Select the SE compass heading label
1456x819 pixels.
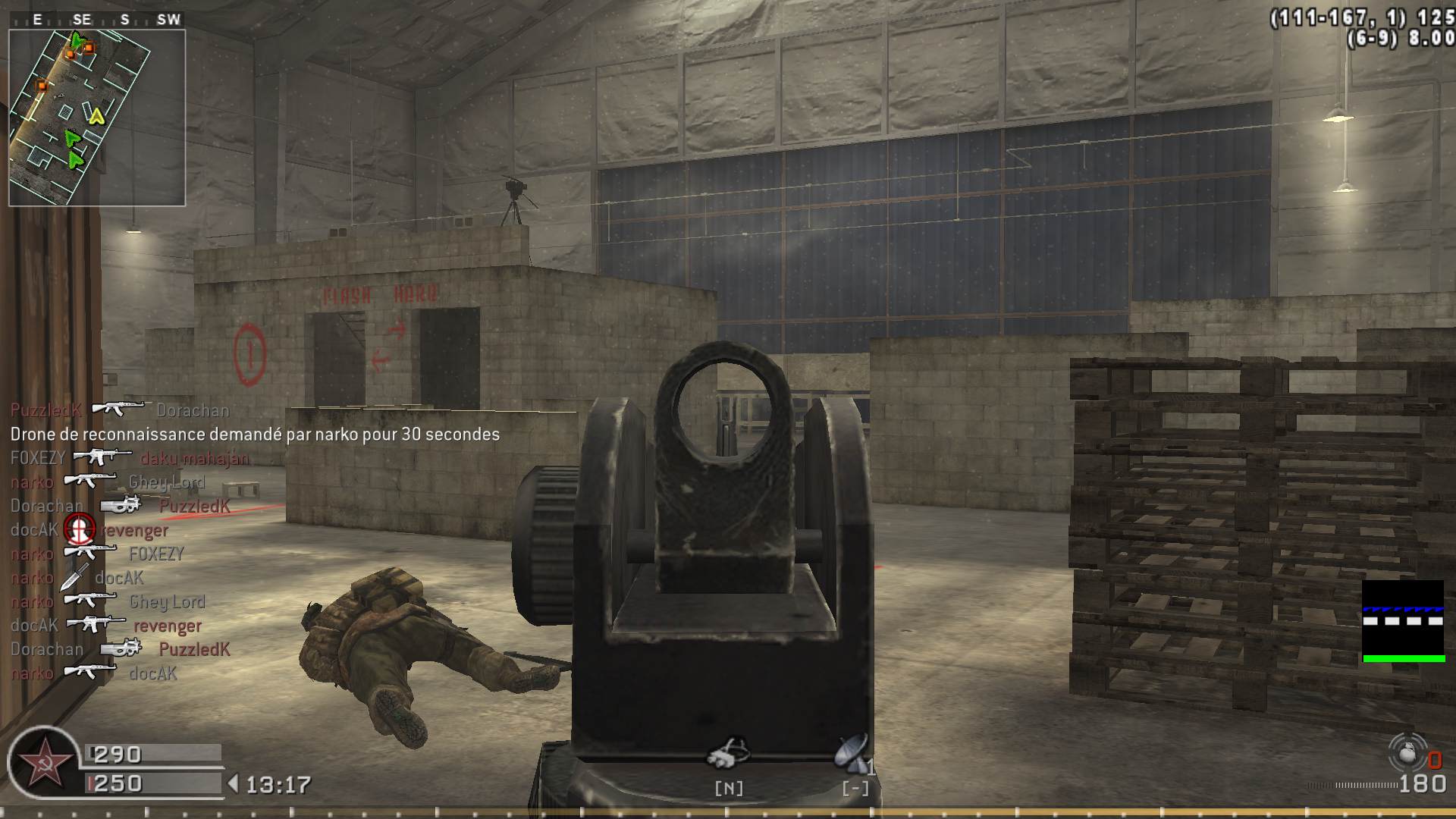(x=81, y=20)
